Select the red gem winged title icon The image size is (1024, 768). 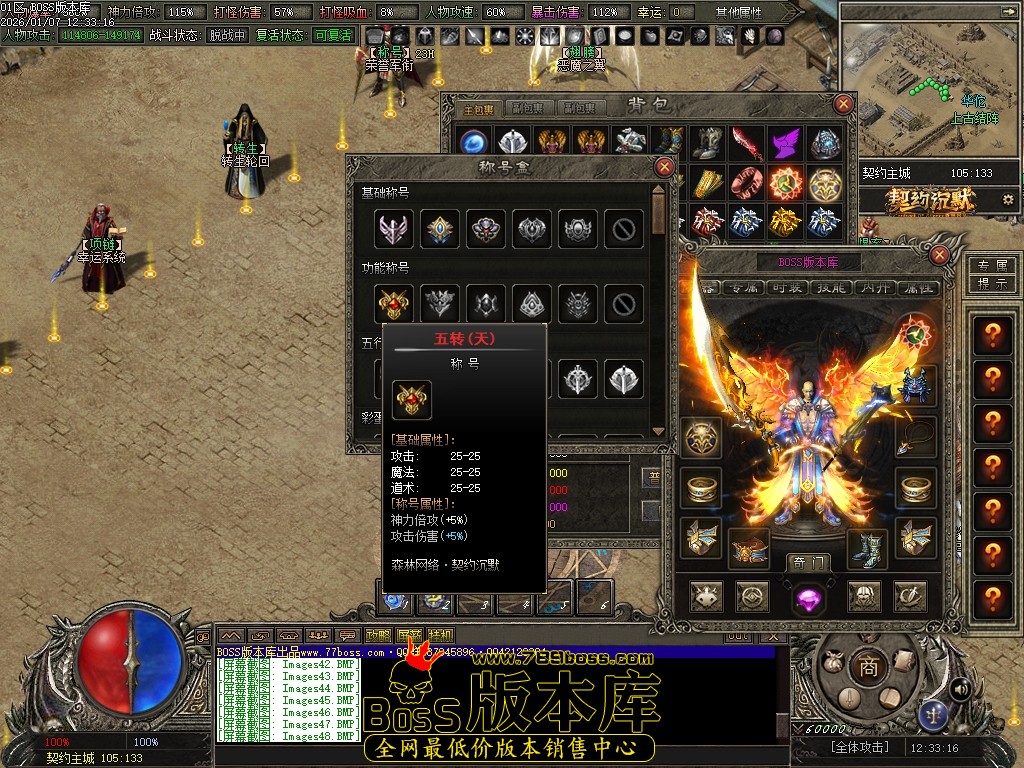tap(394, 301)
